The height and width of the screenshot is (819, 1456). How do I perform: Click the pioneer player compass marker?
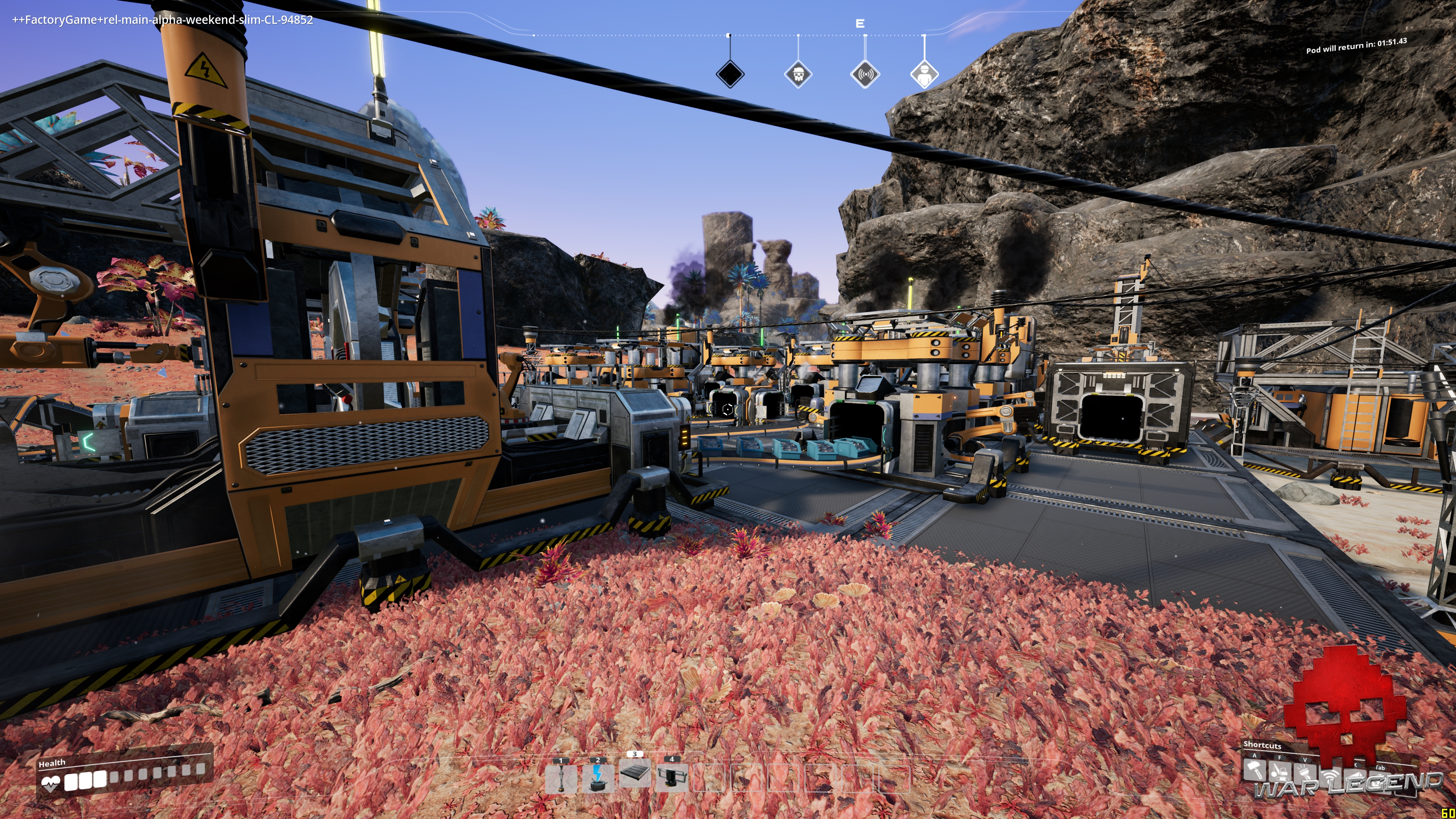click(924, 74)
